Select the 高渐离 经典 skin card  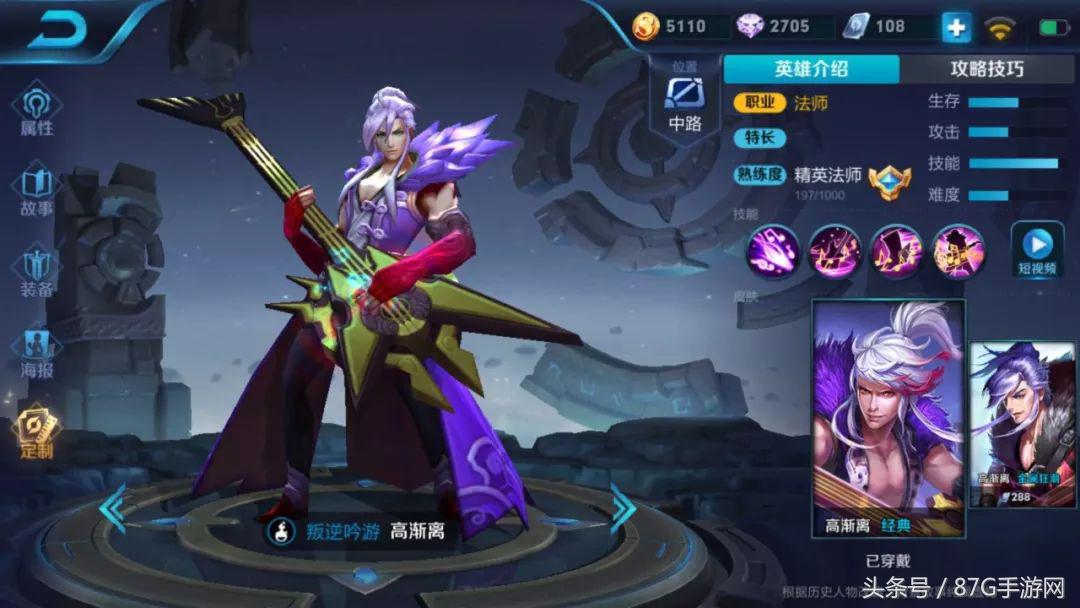click(889, 417)
